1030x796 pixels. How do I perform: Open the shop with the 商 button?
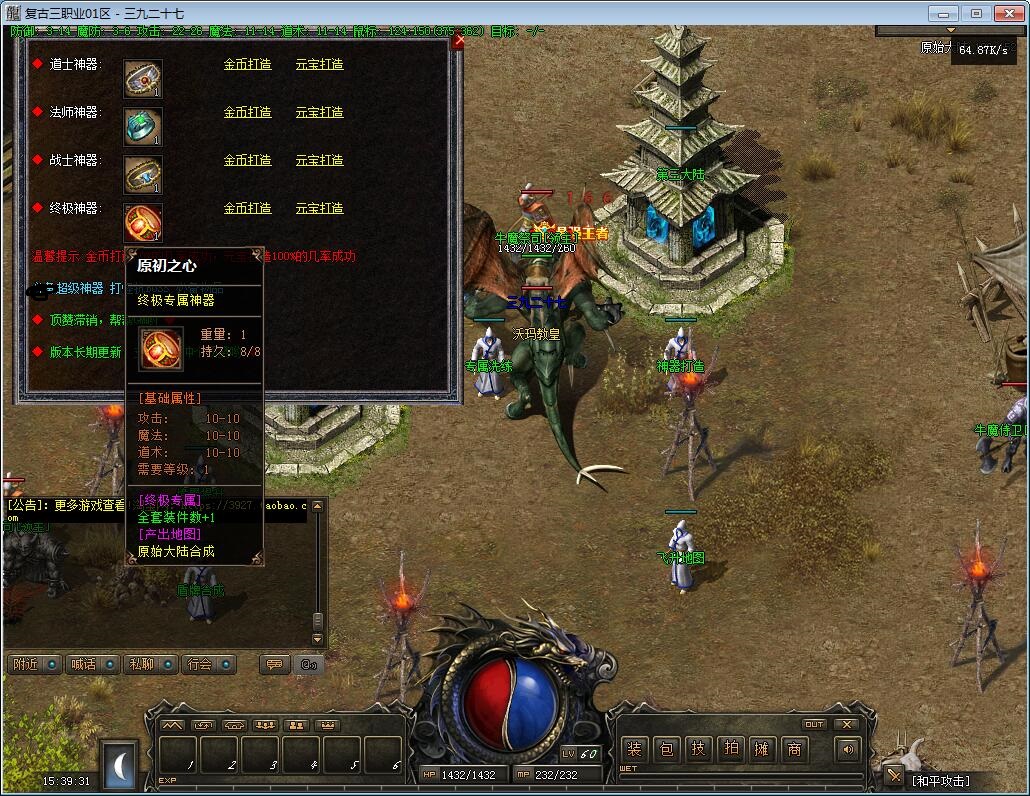click(x=794, y=749)
